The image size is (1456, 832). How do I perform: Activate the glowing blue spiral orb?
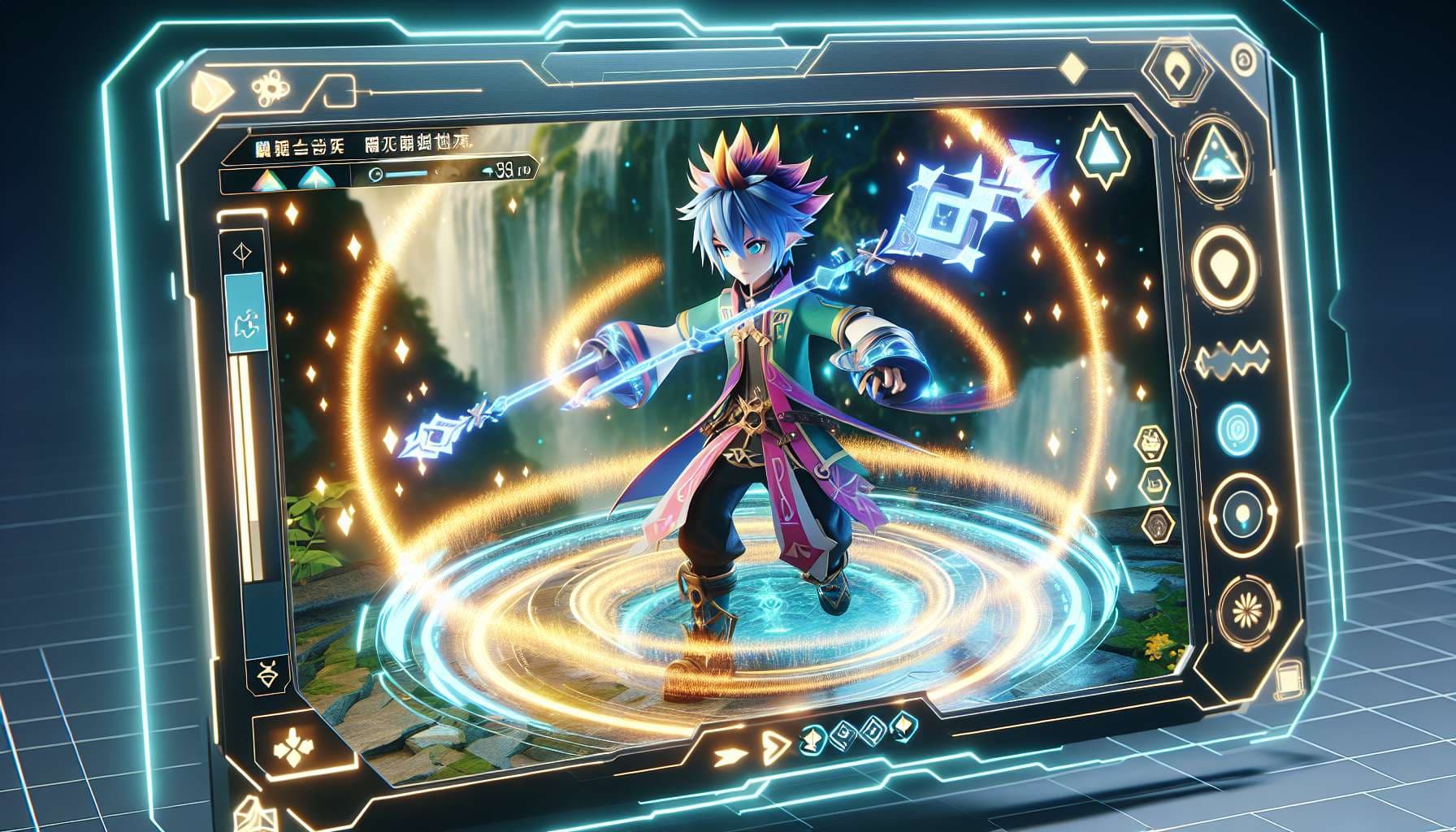click(x=1237, y=428)
